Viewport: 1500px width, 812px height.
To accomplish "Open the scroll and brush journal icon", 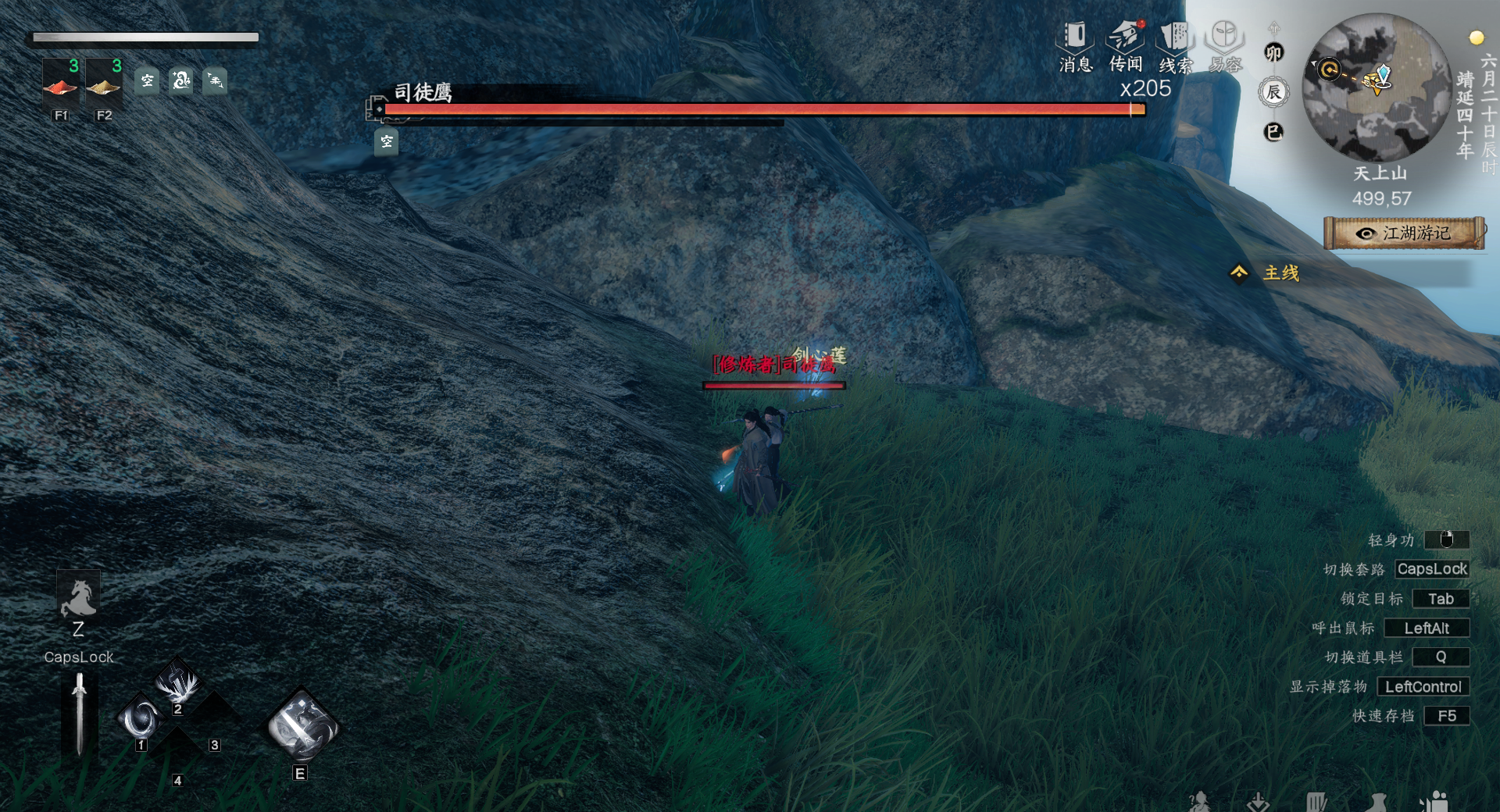I will tap(1317, 803).
